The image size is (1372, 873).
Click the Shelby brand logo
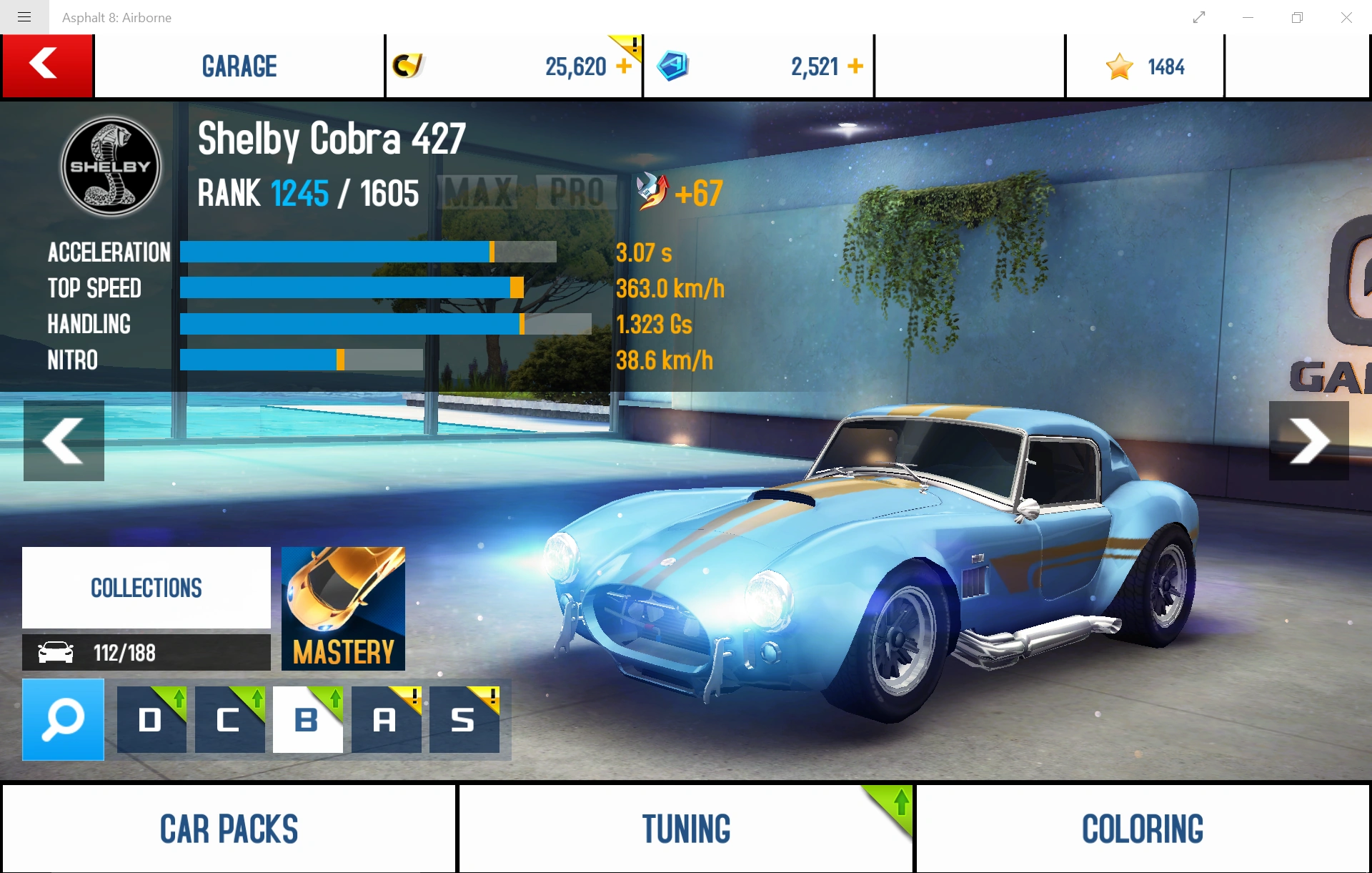tap(111, 166)
